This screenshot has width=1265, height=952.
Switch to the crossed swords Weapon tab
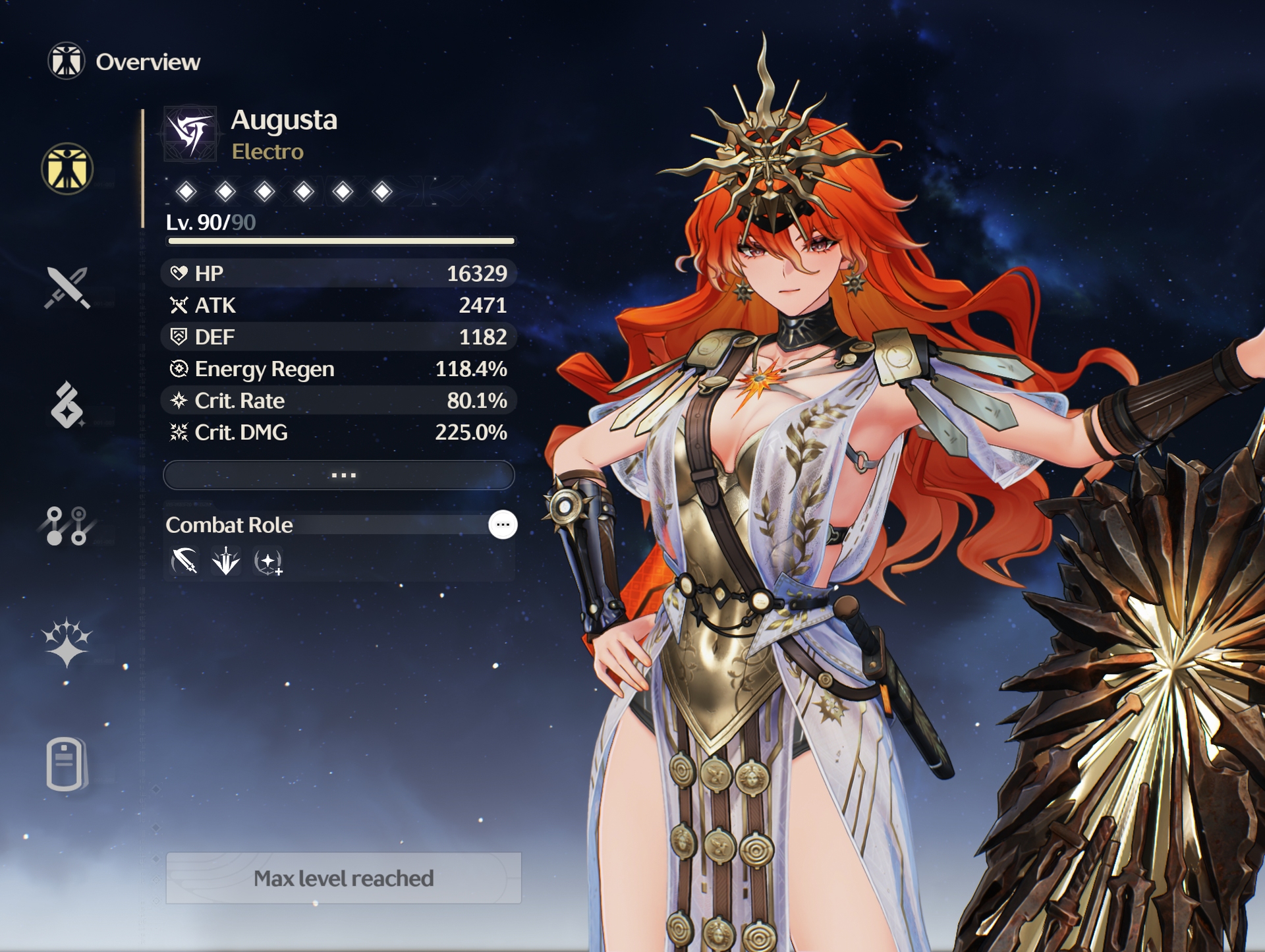(67, 288)
